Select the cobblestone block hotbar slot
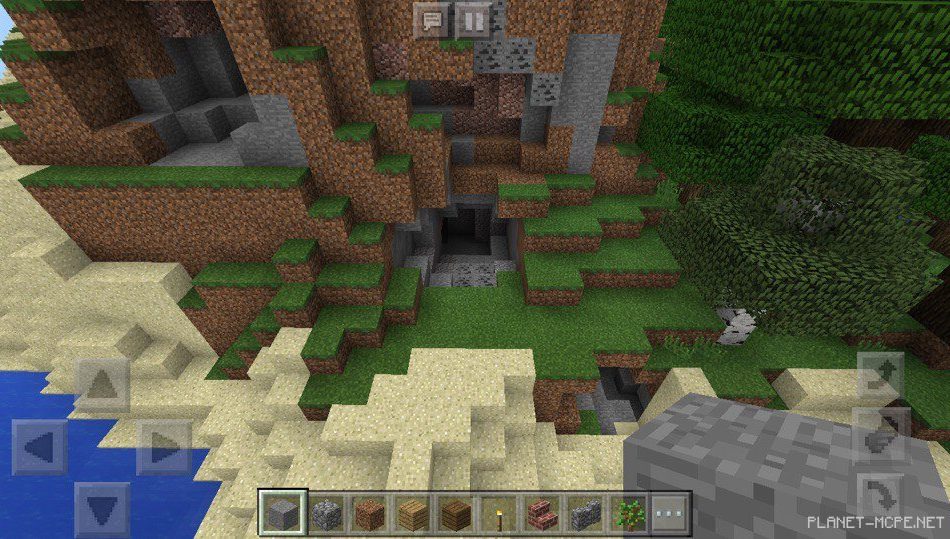Viewport: 950px width, 539px height. click(x=327, y=514)
